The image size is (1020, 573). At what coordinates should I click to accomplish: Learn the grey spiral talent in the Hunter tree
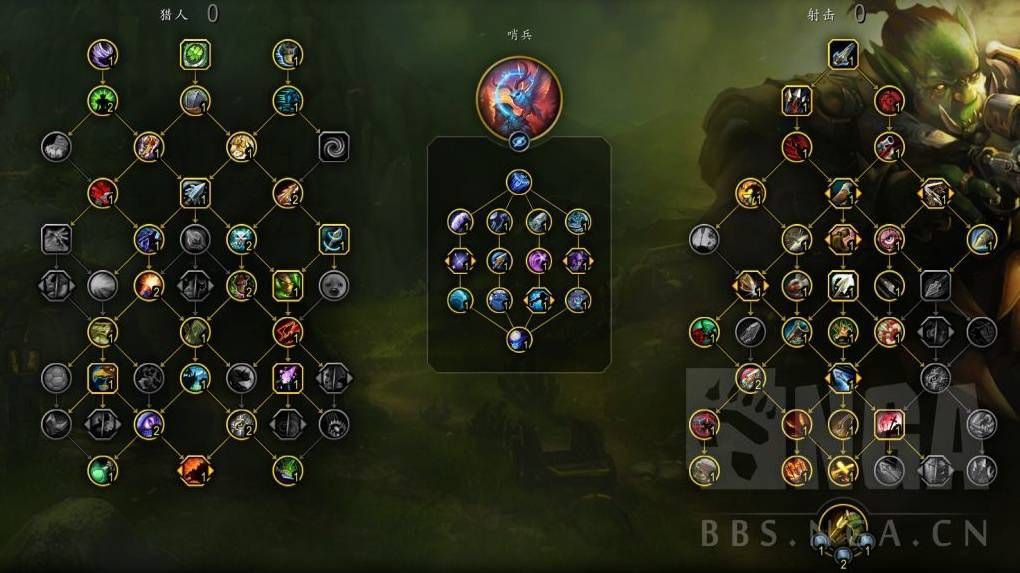334,147
